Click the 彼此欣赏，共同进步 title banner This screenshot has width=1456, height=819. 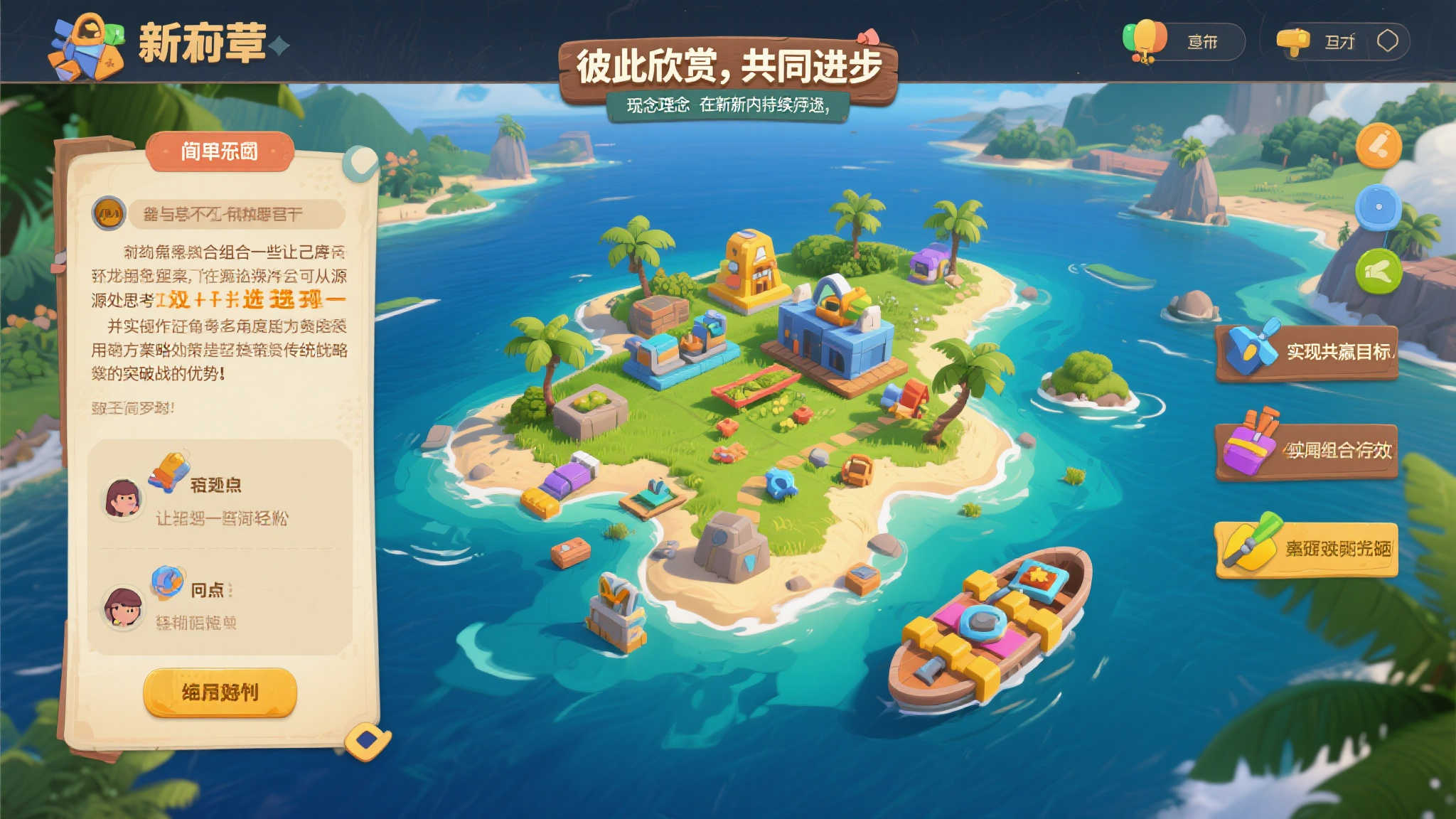click(730, 65)
